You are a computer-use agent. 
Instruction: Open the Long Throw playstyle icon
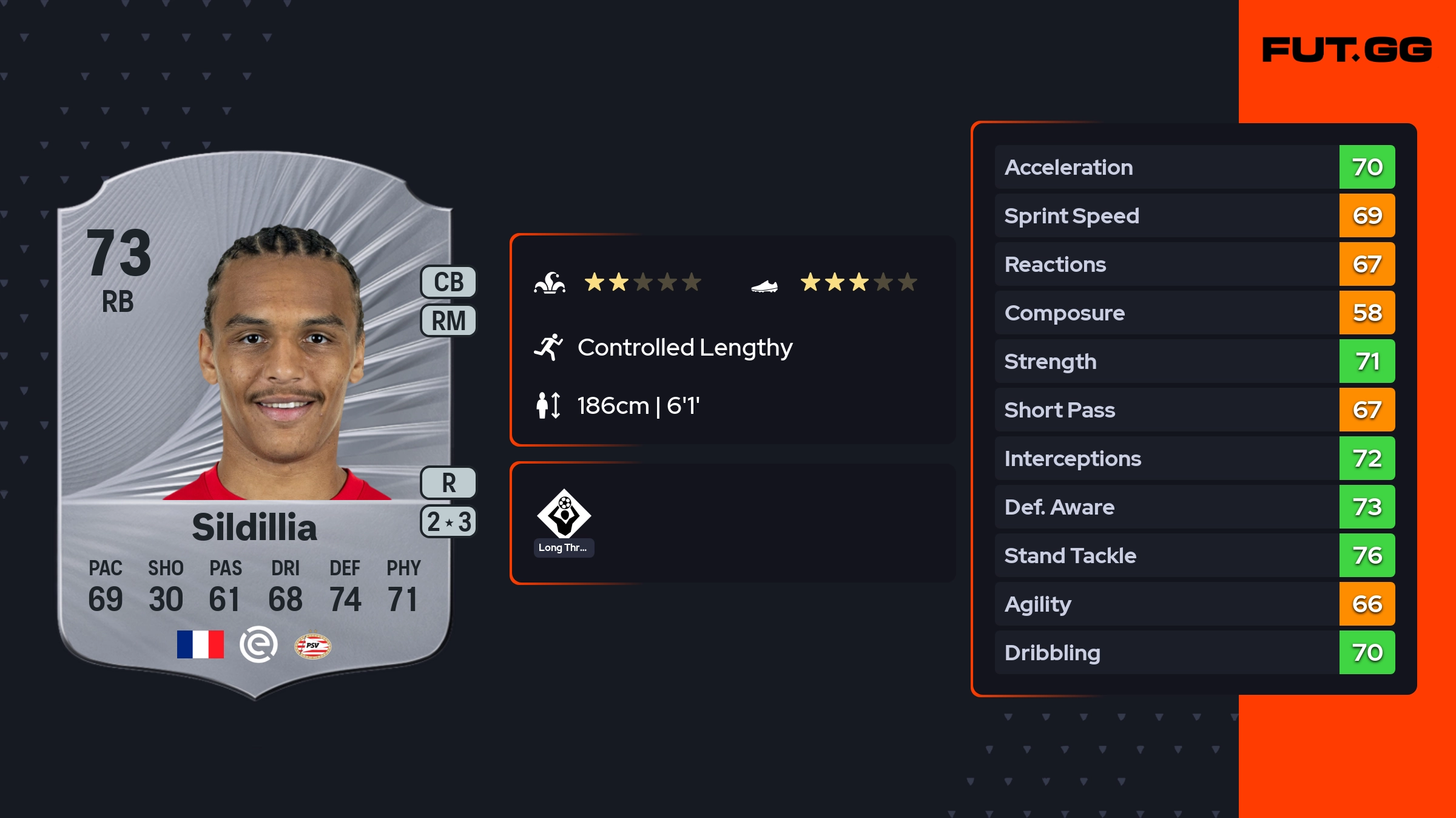(564, 515)
